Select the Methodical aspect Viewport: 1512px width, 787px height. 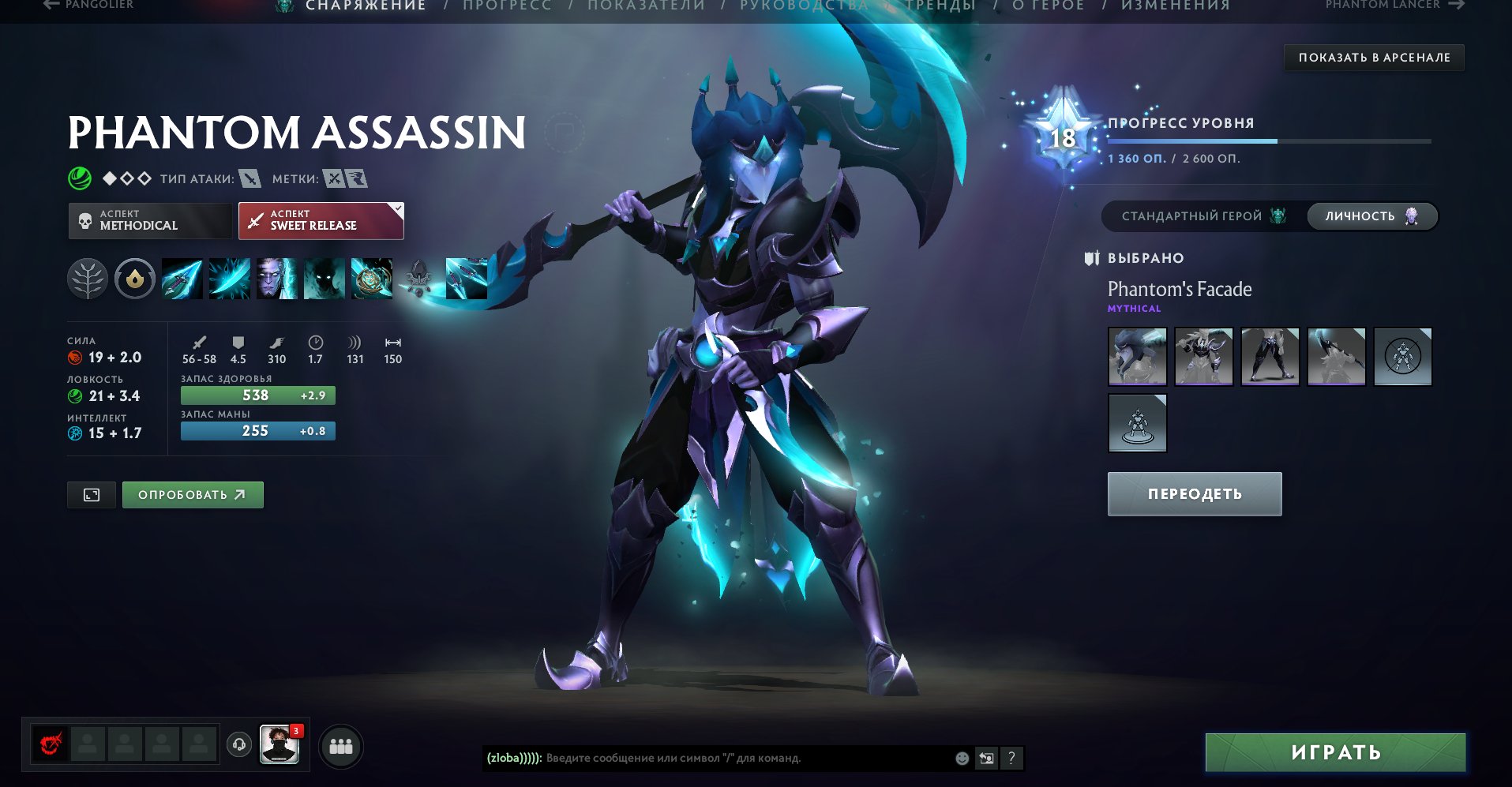pos(150,221)
